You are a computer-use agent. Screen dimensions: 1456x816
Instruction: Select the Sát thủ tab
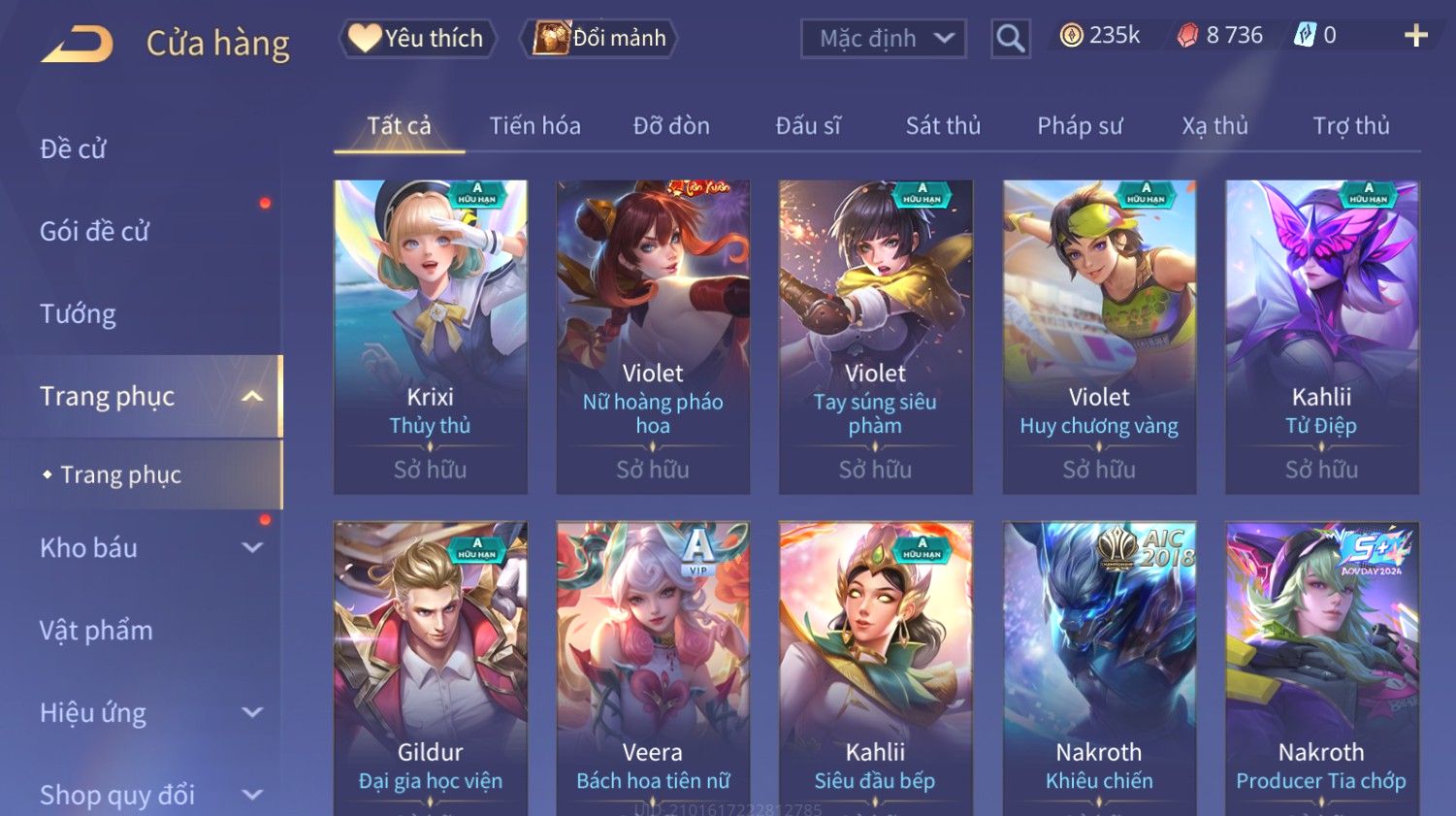(943, 126)
